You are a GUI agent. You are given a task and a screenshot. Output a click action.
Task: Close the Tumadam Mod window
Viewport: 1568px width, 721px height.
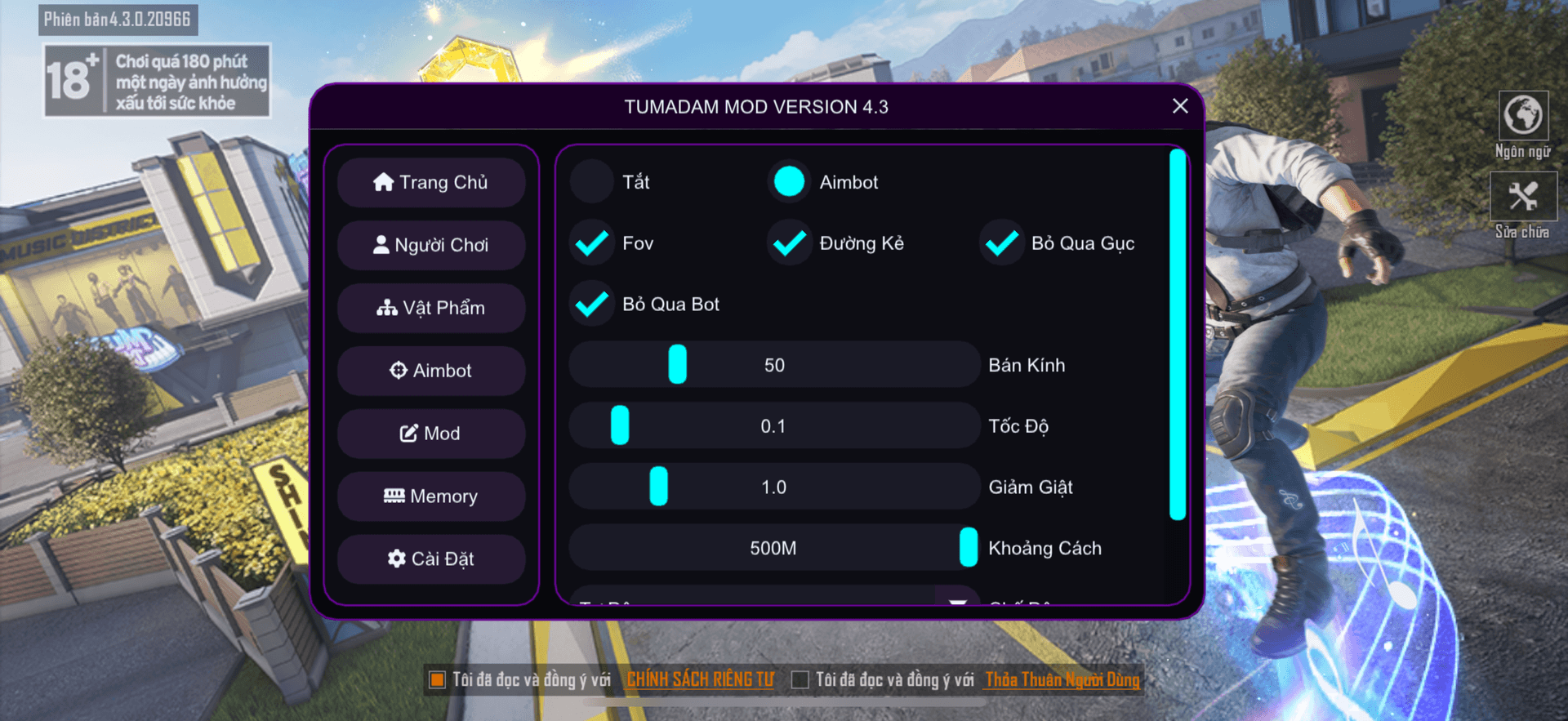(x=1179, y=106)
